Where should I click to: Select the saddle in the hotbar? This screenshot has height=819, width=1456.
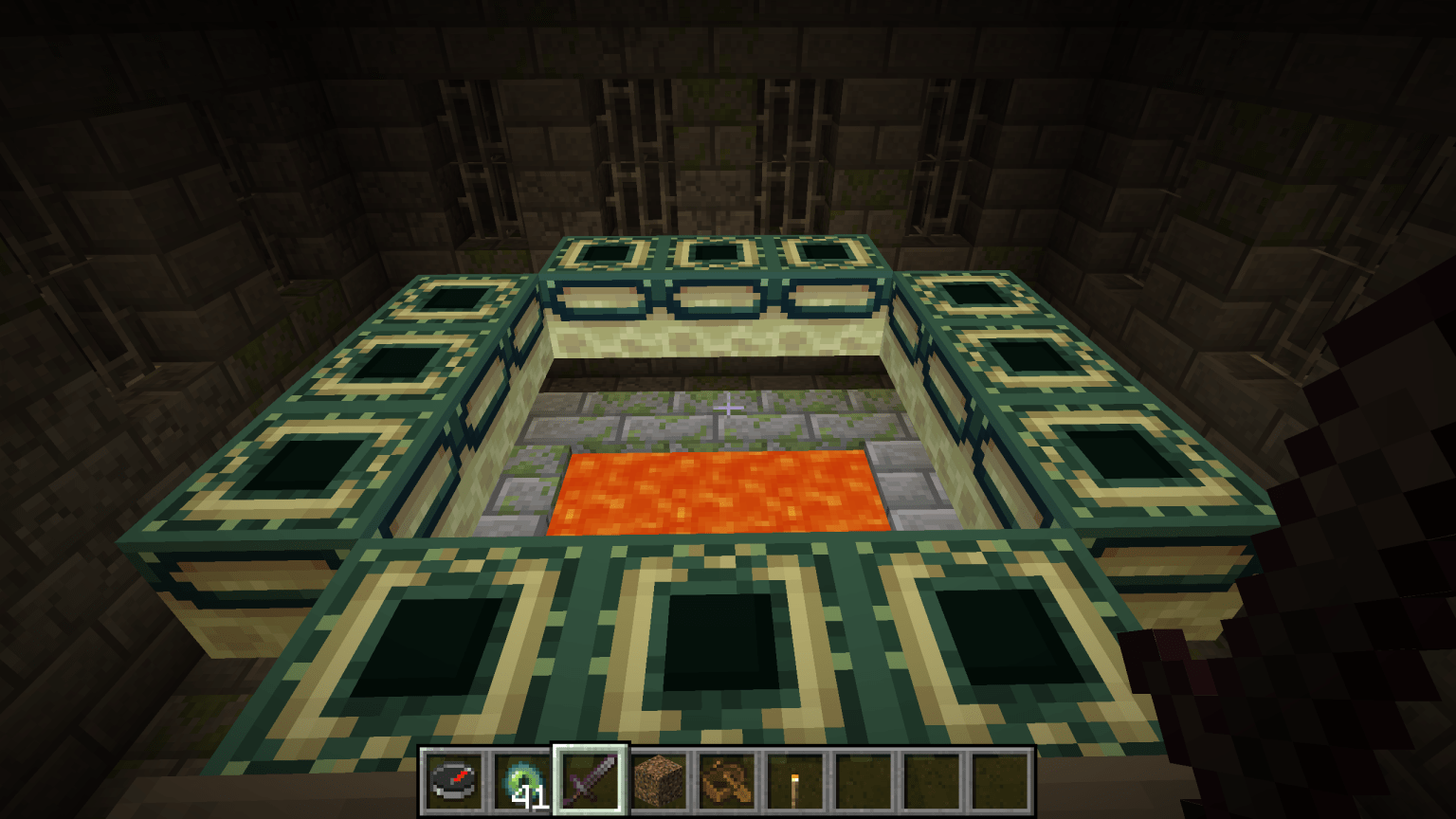729,779
